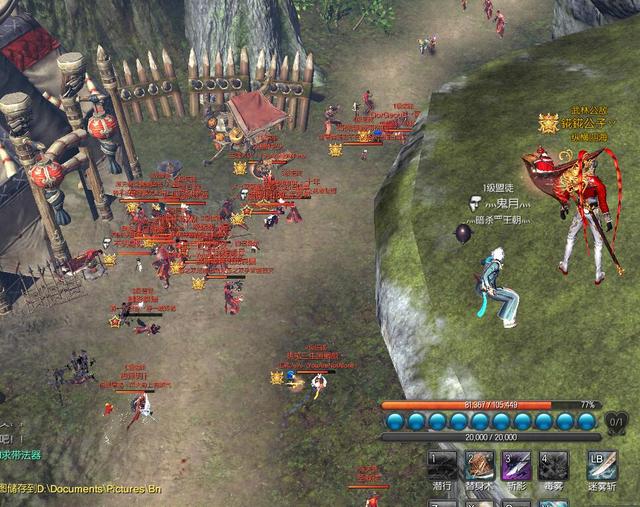Screen dimensions: 640x507
Task: Cast the 毒雾 poison mist skill
Action: click(x=554, y=465)
